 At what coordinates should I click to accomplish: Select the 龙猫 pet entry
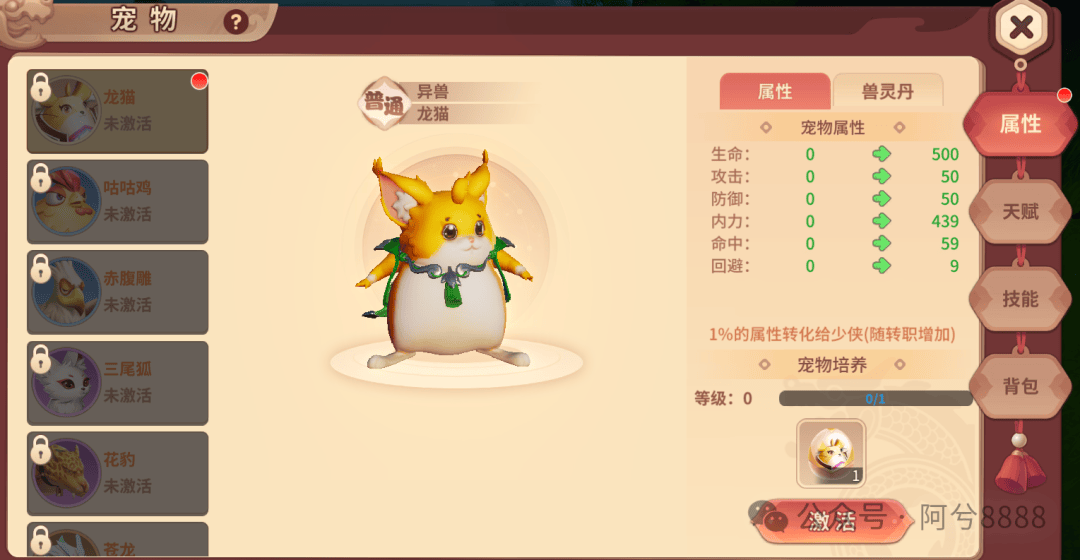click(117, 111)
